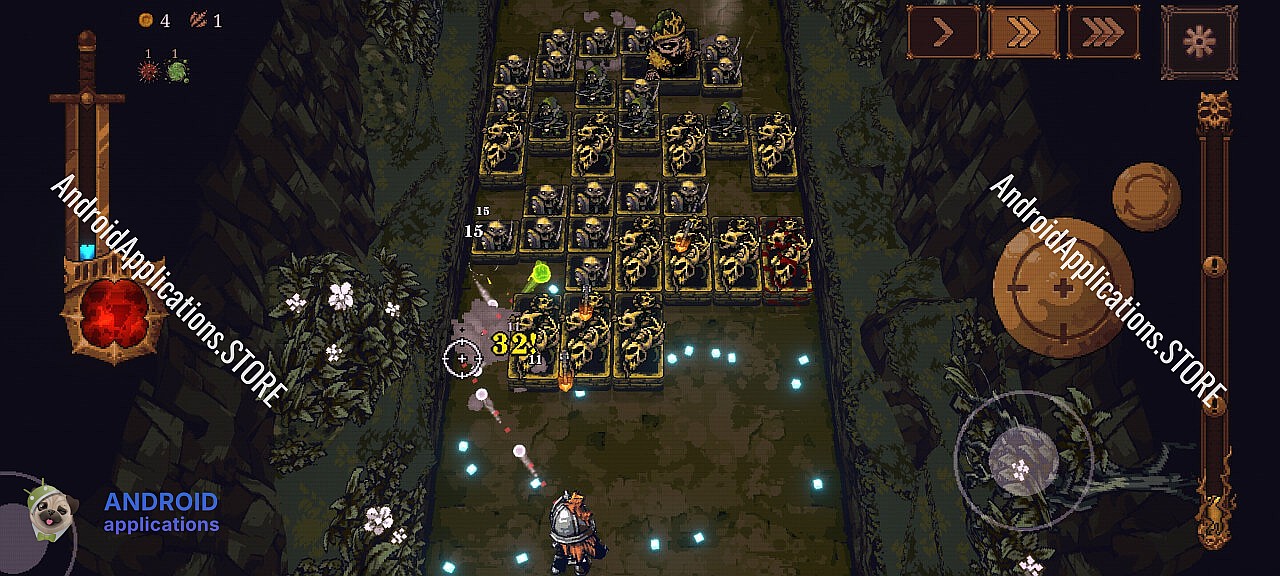This screenshot has width=1280, height=576.
Task: Select the double arrow speed button
Action: click(x=1023, y=32)
